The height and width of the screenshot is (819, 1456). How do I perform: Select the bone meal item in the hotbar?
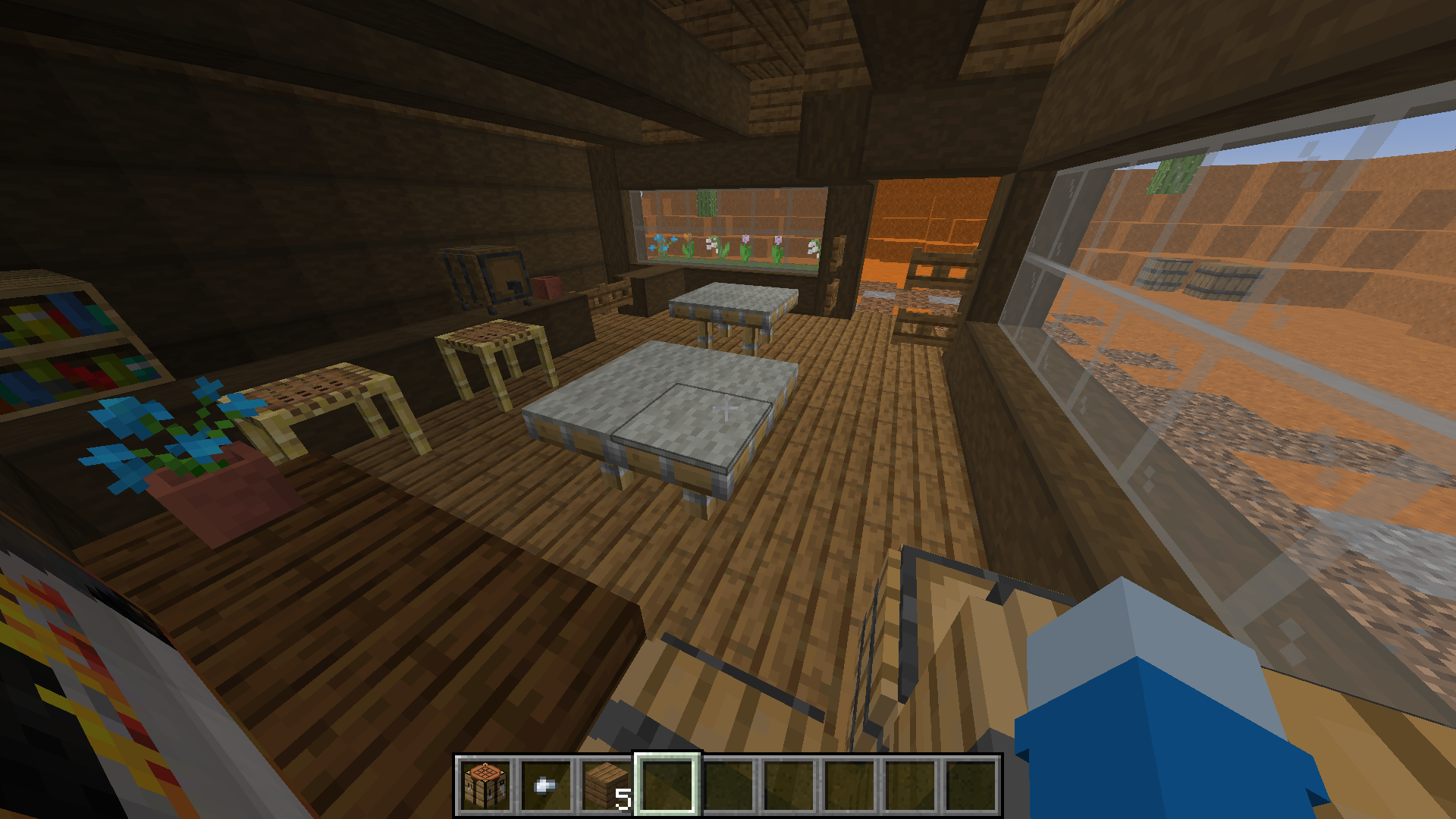[545, 787]
